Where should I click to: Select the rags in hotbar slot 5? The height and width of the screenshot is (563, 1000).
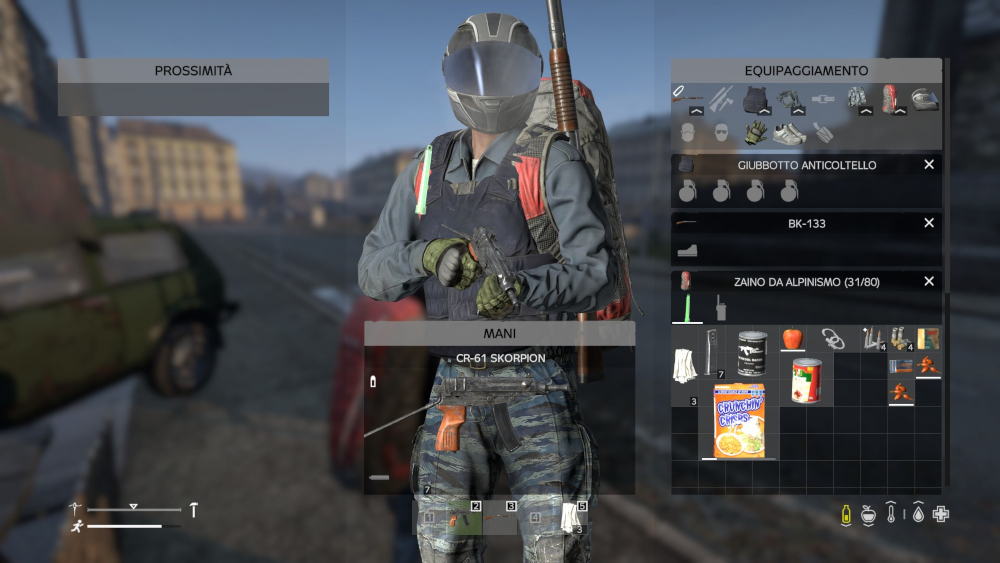(571, 517)
